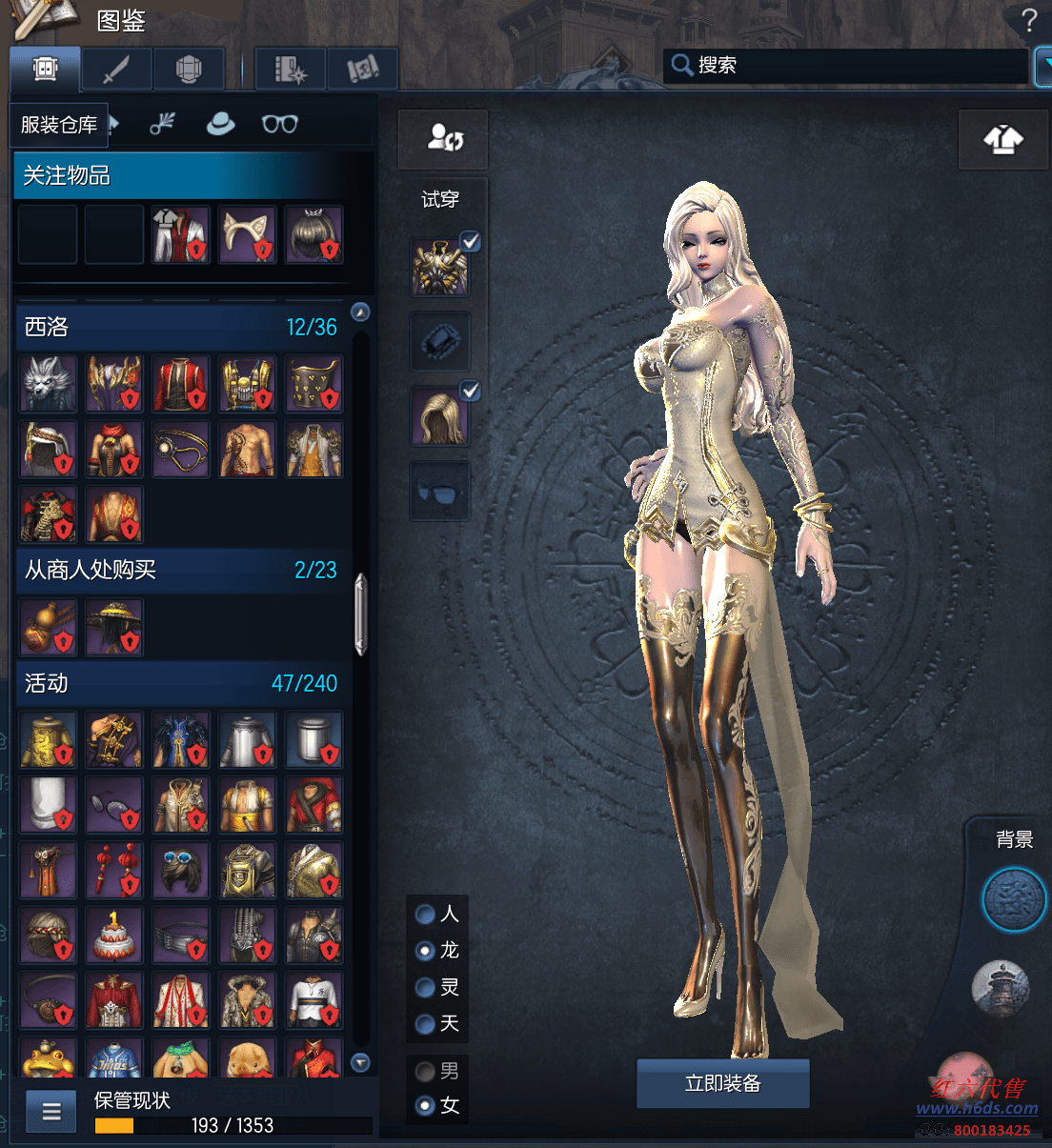
Task: Select the glasses category filter
Action: click(280, 124)
